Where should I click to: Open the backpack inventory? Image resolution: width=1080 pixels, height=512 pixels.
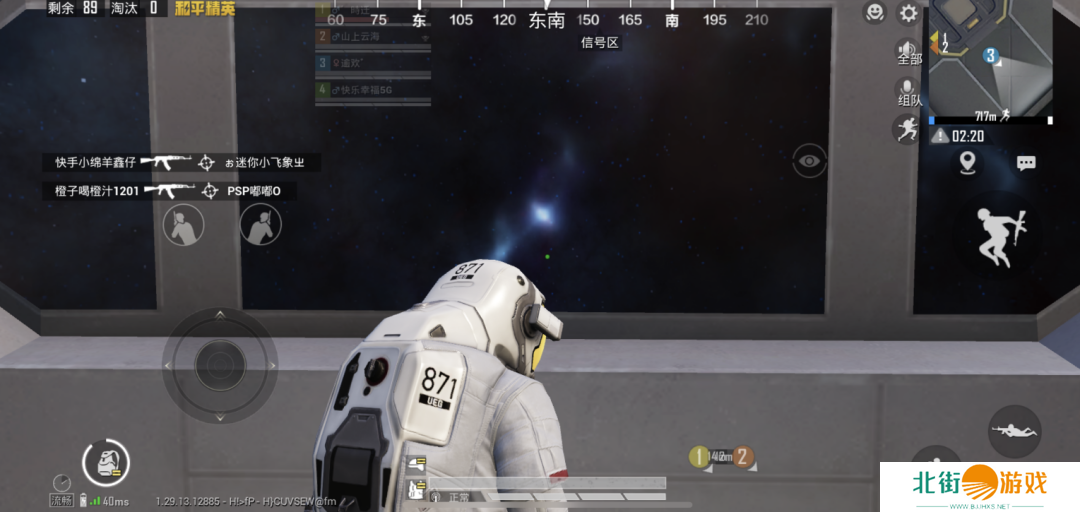click(106, 462)
